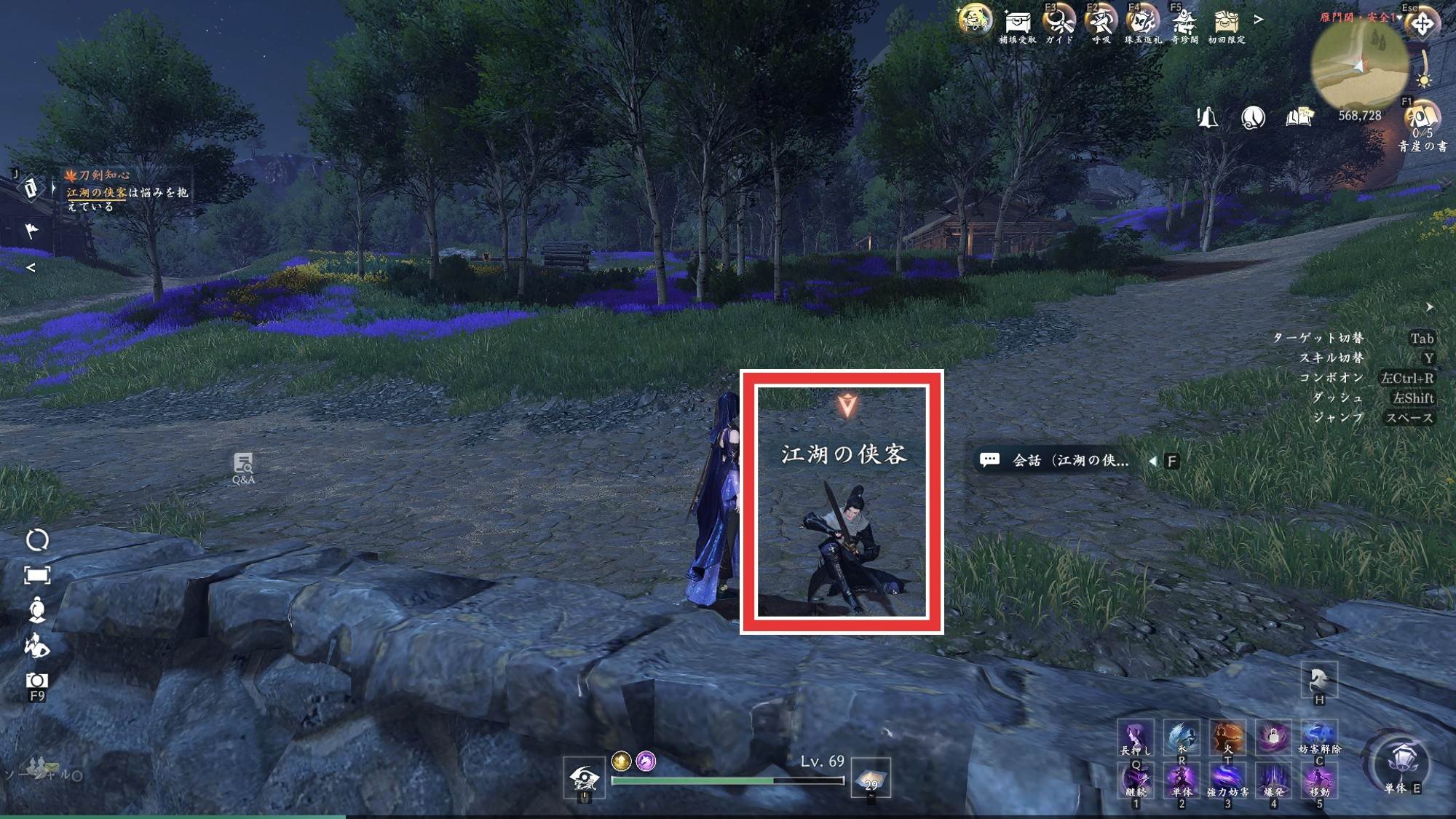Open the ガイド guide menu
The height and width of the screenshot is (819, 1456).
click(x=1059, y=22)
